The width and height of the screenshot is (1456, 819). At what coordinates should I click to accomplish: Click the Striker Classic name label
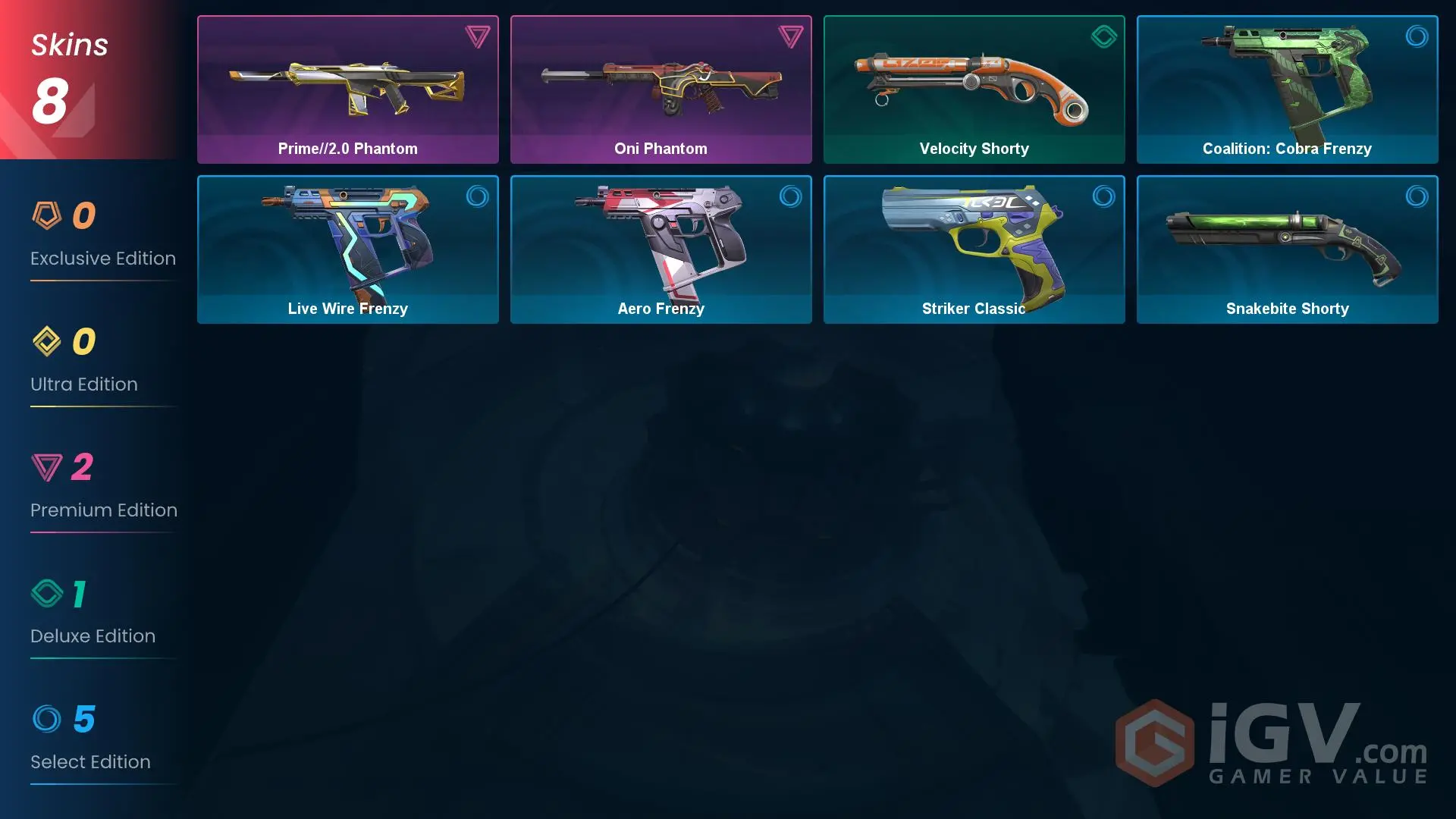click(974, 309)
